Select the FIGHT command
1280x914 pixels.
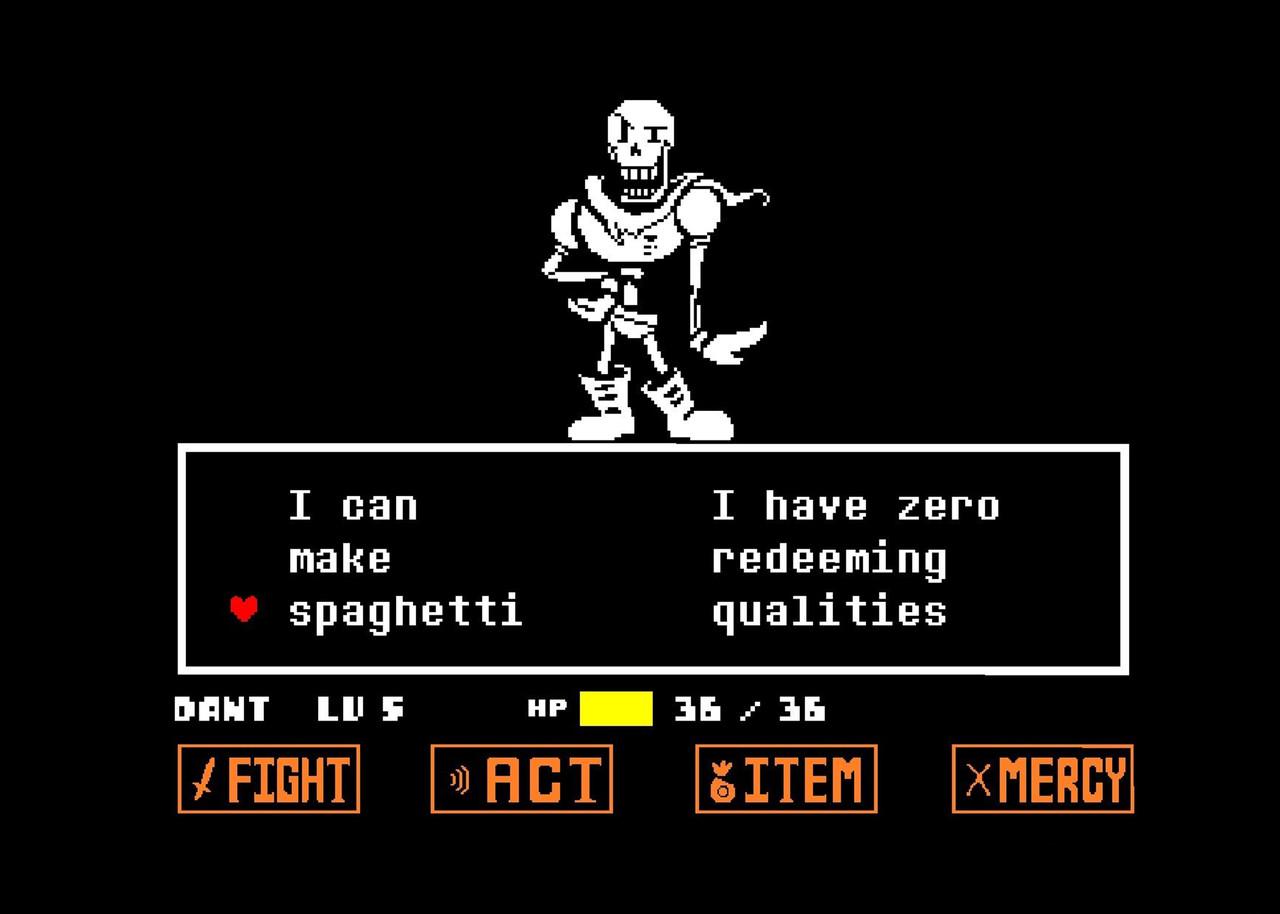coord(268,781)
